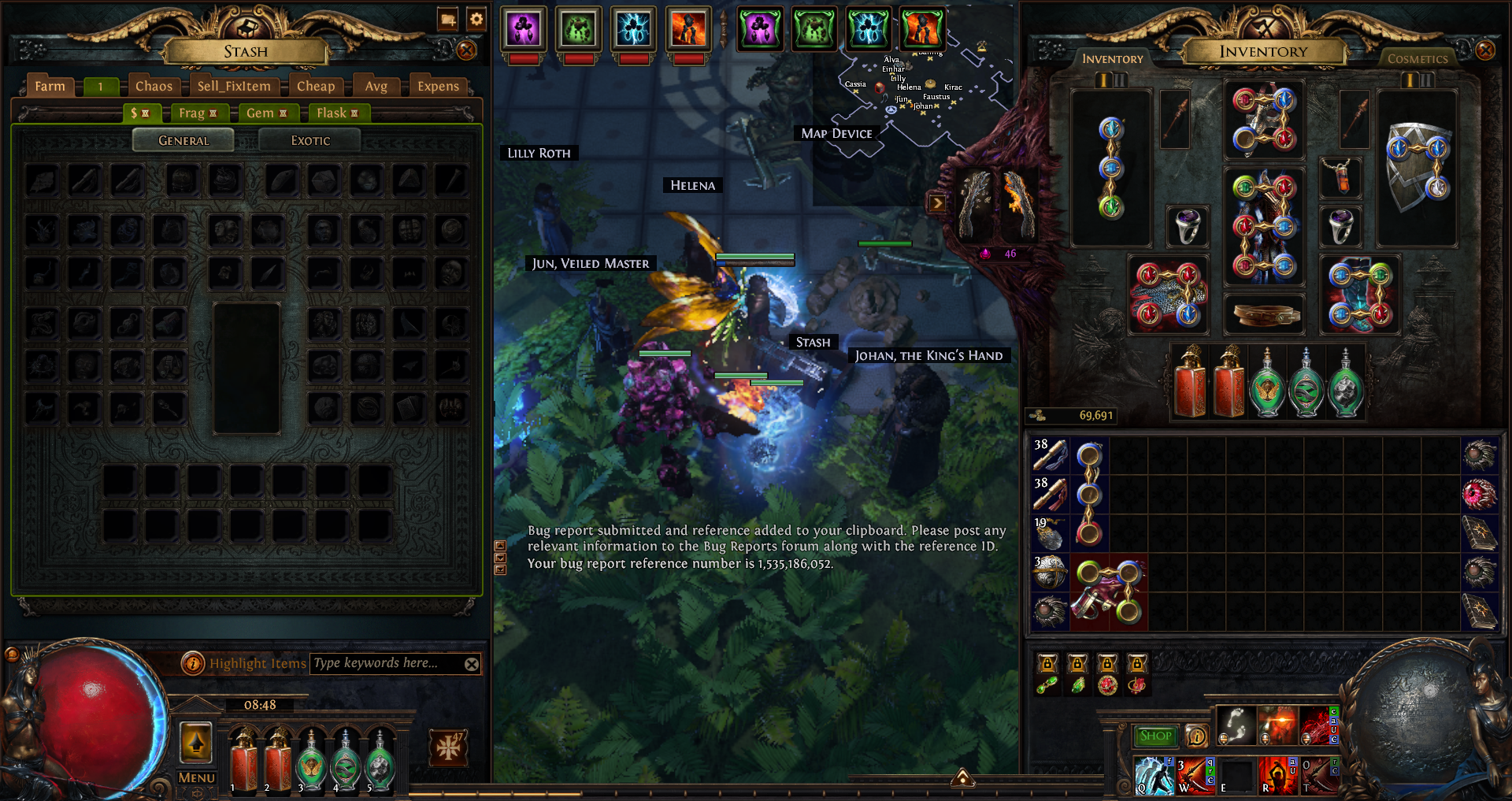Select the Sell_FixItem stash tab
The height and width of the screenshot is (801, 1512).
pos(234,86)
